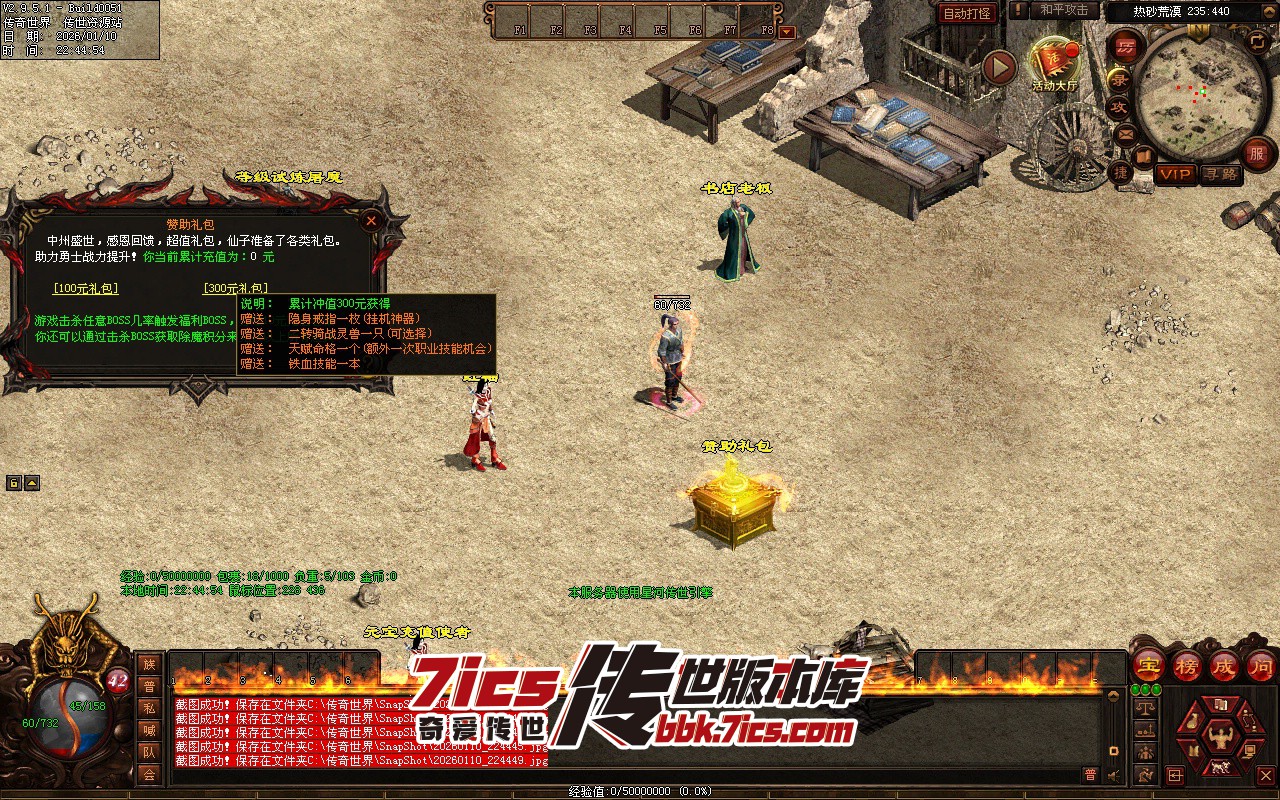Choose the 100元礼包 option
The image size is (1280, 800).
click(85, 289)
